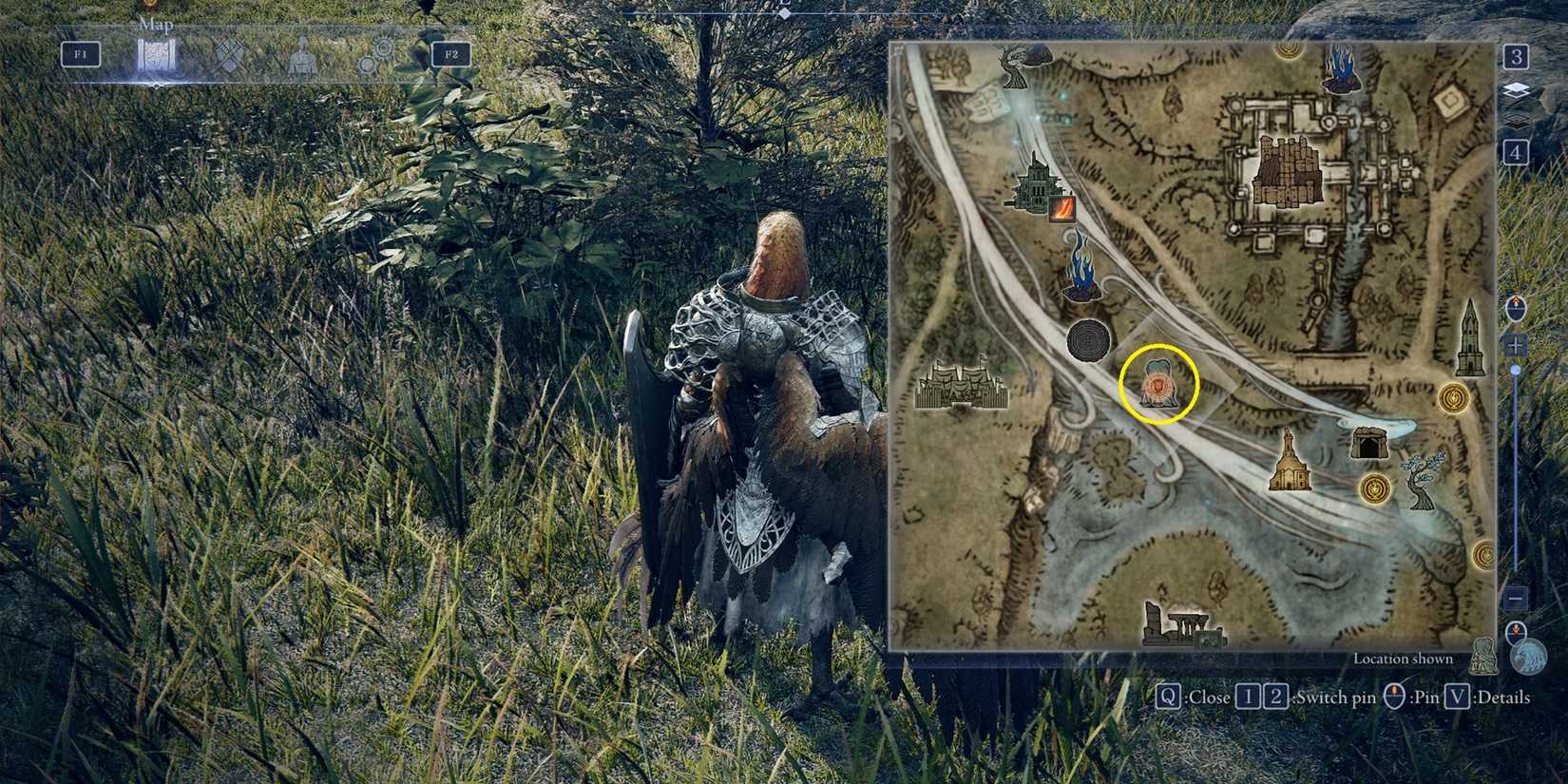1568x784 pixels.
Task: Click the character portrait thumbnail at bottom right
Action: click(x=1527, y=656)
